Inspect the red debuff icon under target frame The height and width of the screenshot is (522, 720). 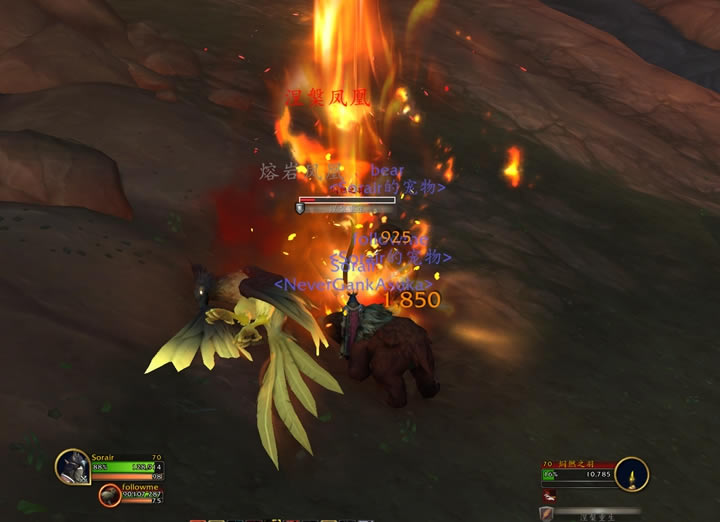tap(549, 494)
